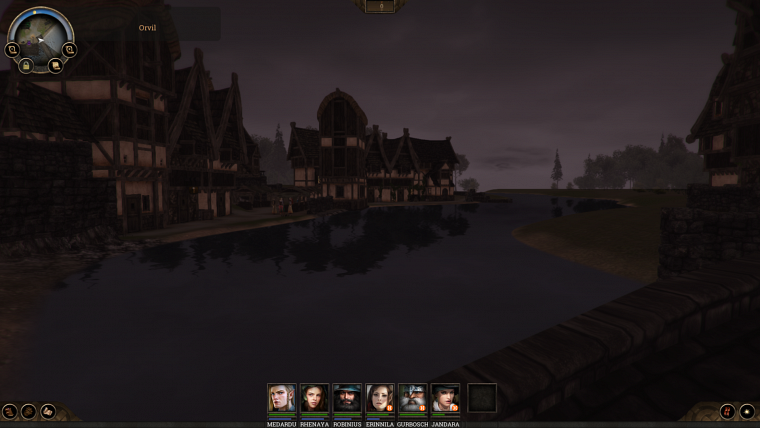760x428 pixels.
Task: Click the circular minimap
Action: [40, 35]
